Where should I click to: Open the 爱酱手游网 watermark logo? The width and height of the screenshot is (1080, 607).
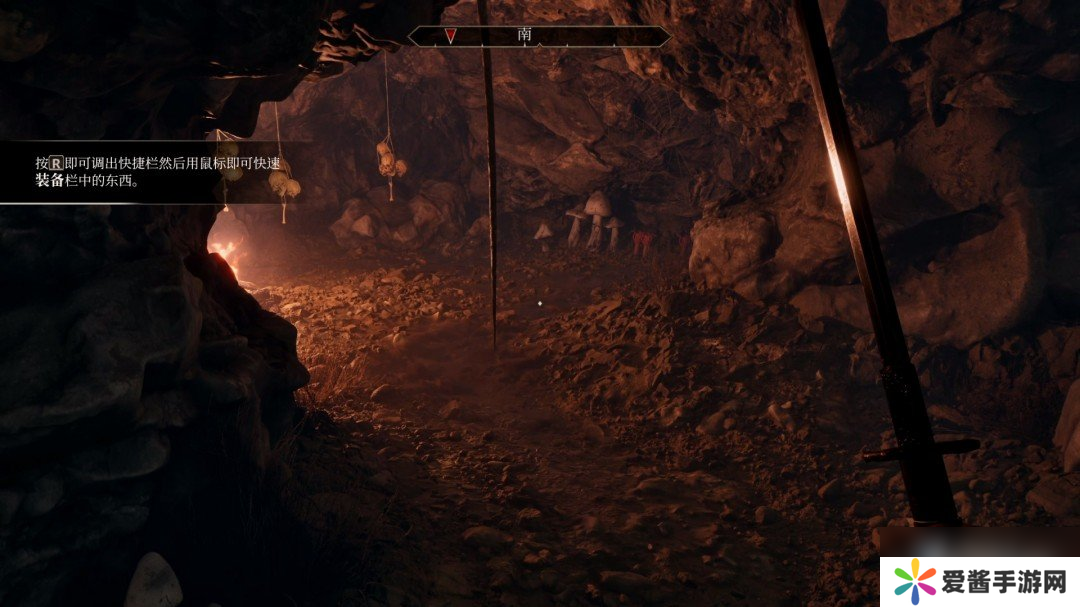coord(979,580)
